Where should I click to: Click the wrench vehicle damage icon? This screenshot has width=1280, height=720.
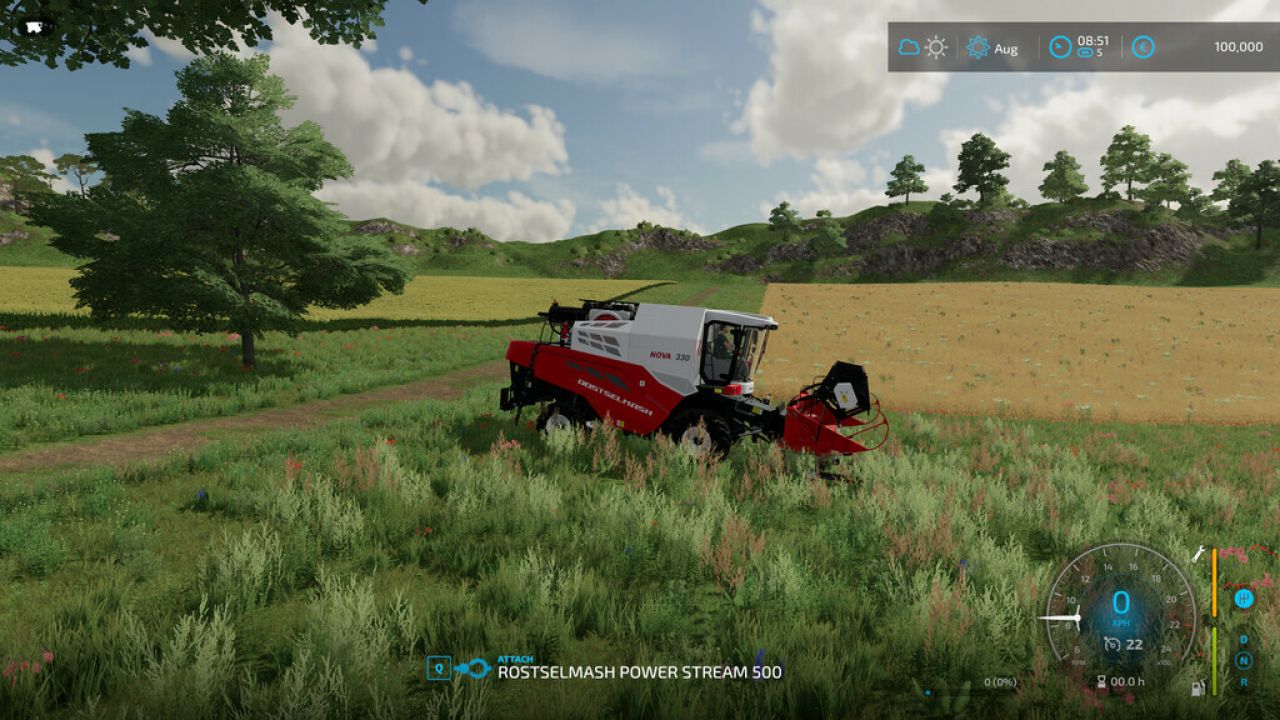(x=1197, y=553)
